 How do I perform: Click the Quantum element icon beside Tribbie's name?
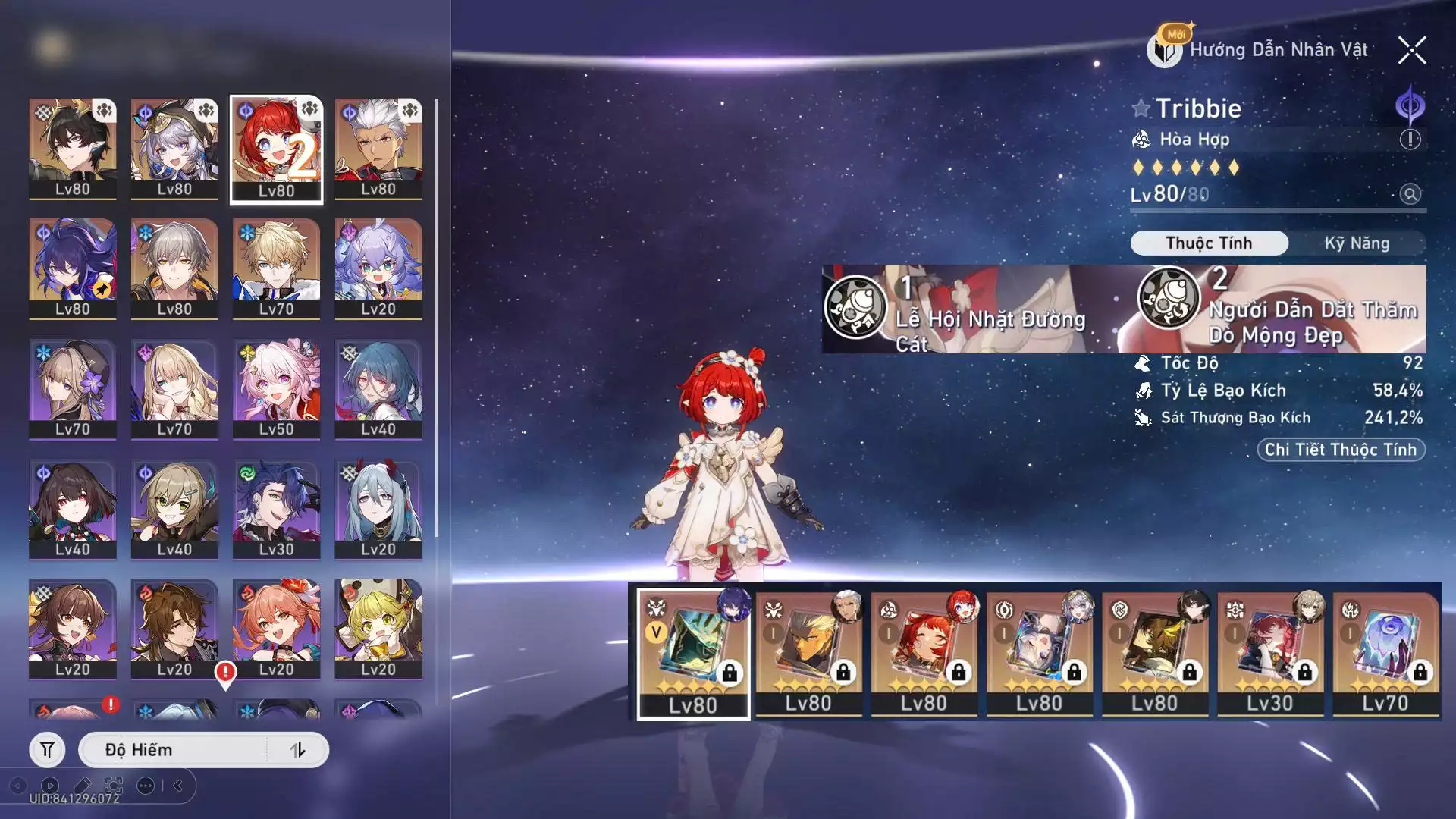(1410, 106)
